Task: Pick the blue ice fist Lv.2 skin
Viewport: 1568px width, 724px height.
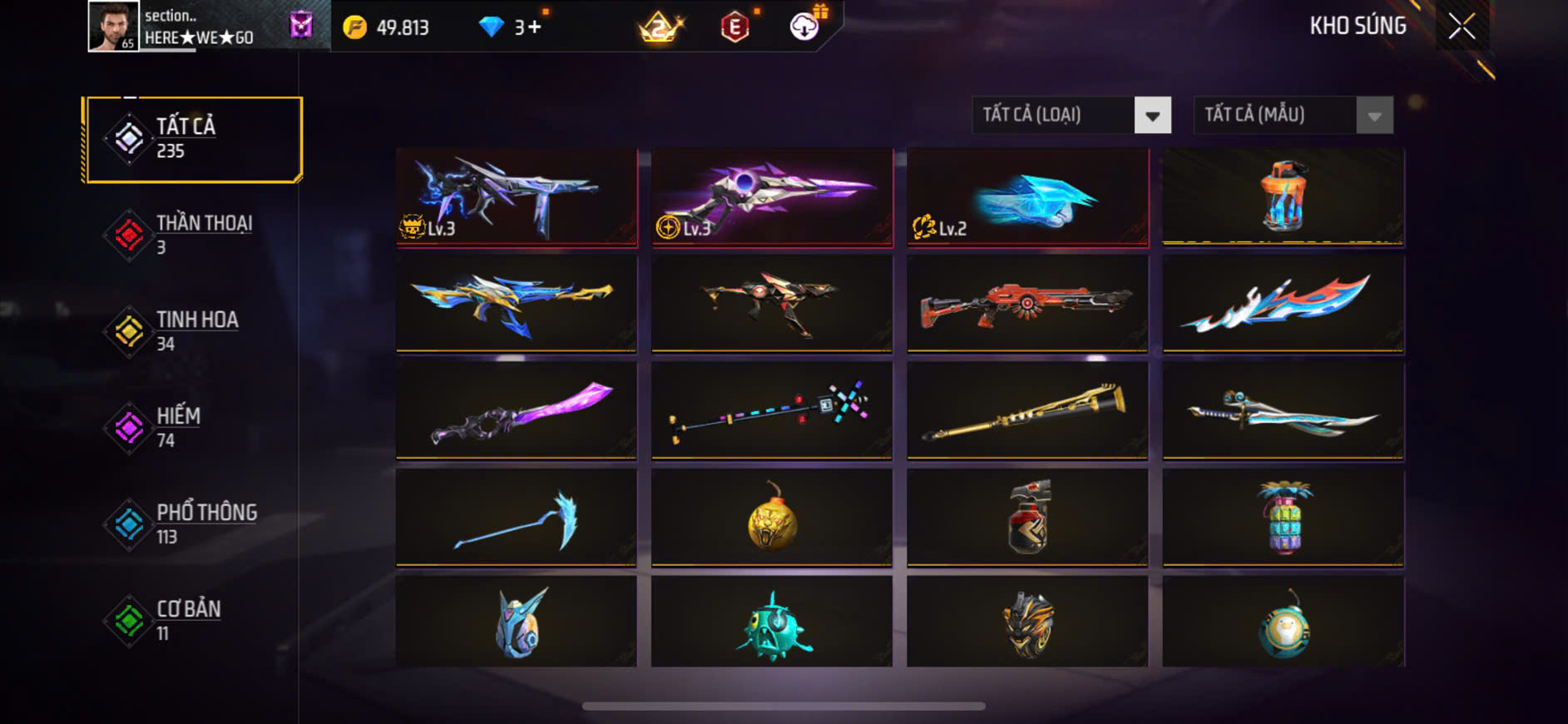Action: pos(1027,197)
